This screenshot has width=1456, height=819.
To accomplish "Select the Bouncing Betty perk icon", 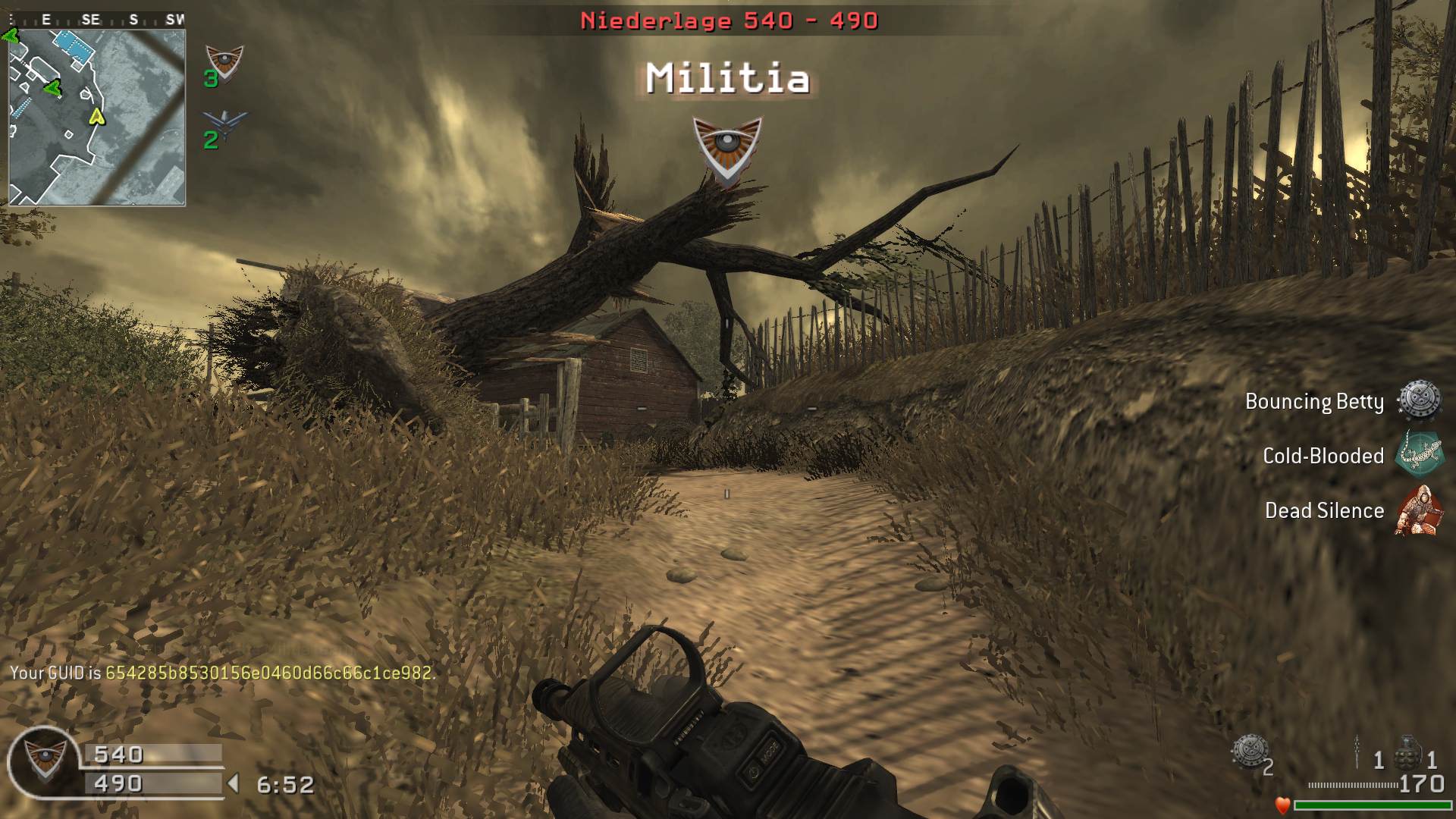I will (x=1418, y=400).
